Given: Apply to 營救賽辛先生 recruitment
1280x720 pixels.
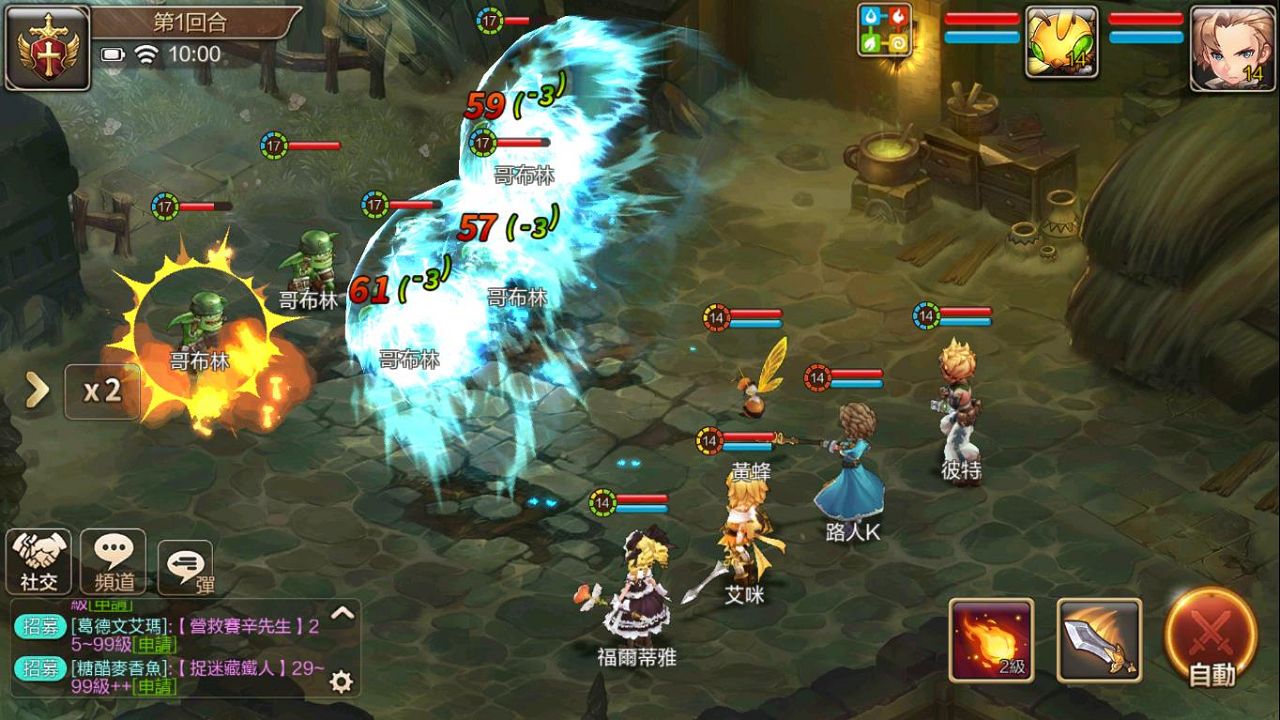Looking at the screenshot, I should [154, 645].
